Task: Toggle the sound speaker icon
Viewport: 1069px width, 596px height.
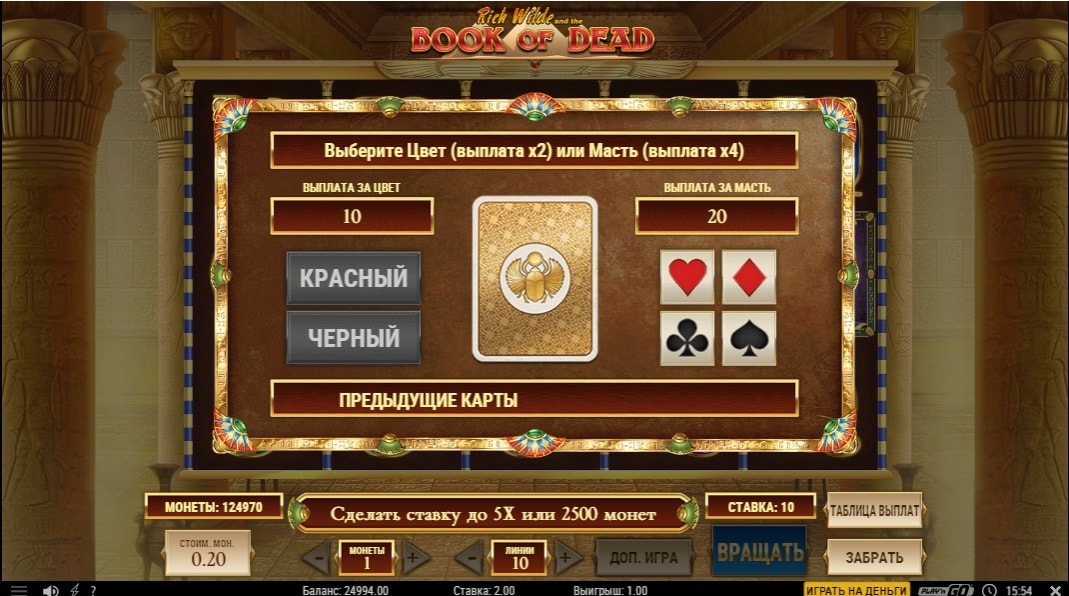Action: point(50,589)
